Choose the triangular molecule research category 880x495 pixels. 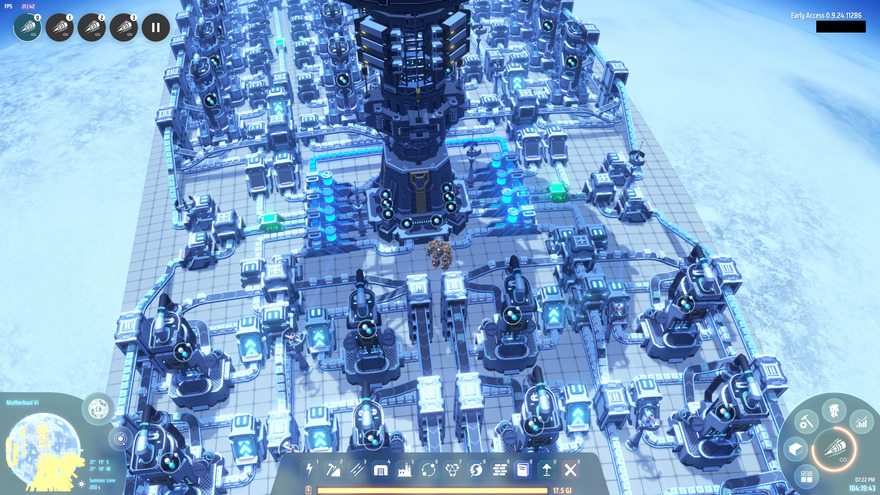453,469
